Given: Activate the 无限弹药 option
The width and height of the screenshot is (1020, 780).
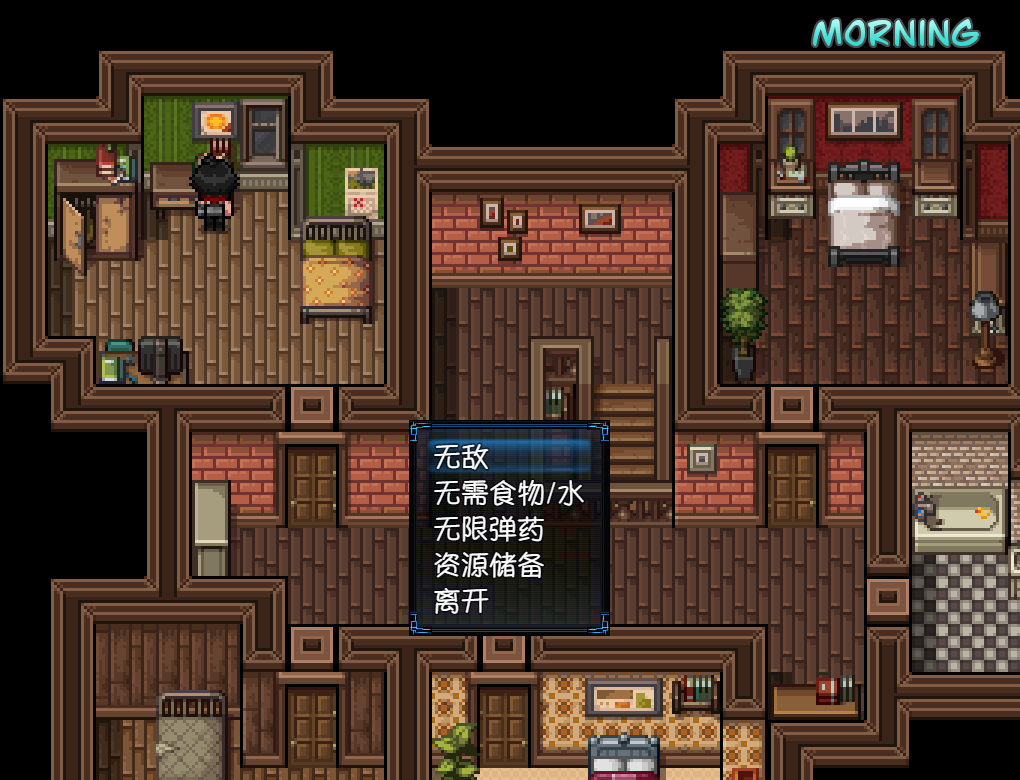Looking at the screenshot, I should tap(489, 529).
